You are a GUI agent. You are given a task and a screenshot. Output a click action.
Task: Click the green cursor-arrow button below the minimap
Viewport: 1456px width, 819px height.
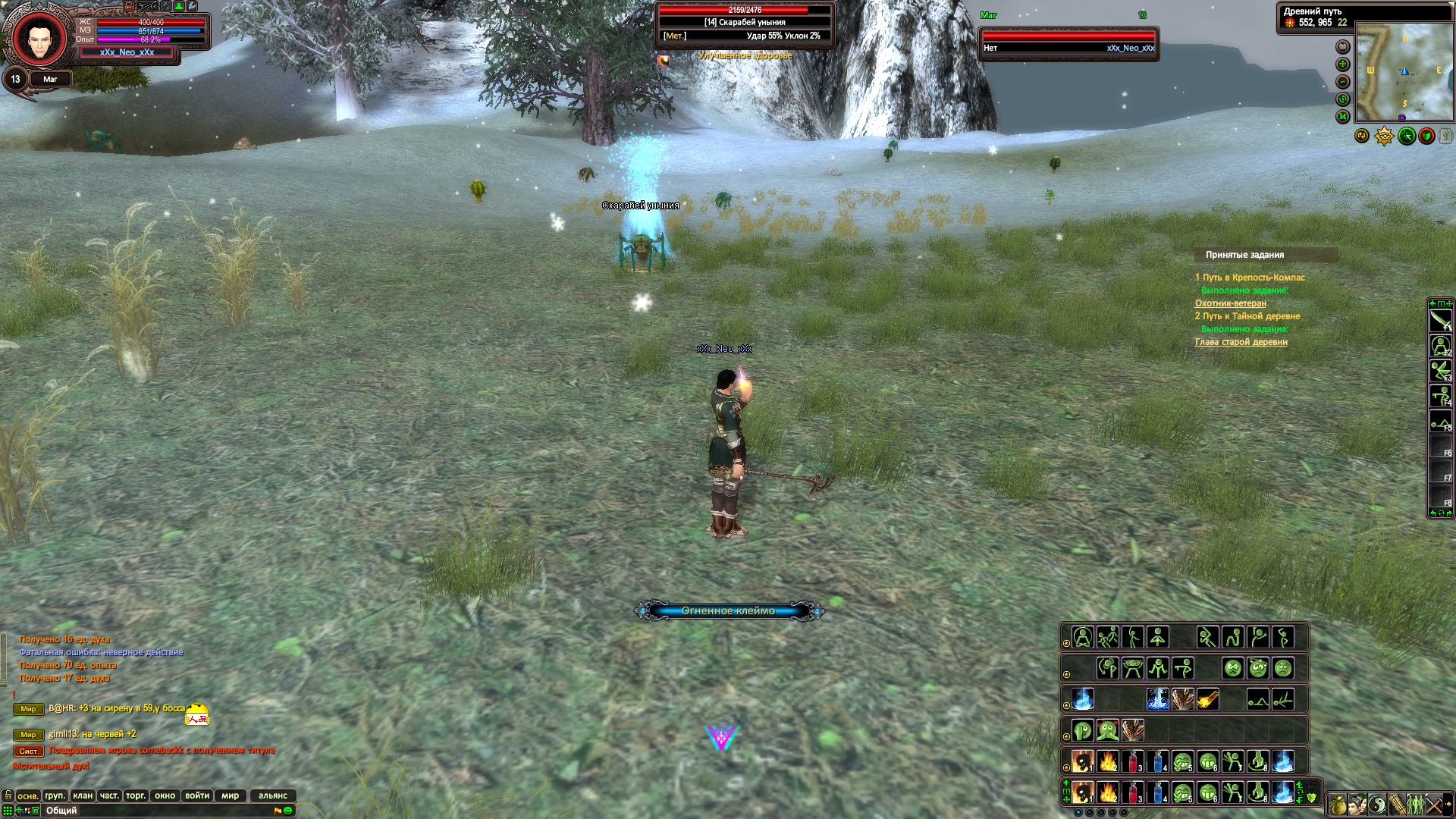click(x=1407, y=136)
